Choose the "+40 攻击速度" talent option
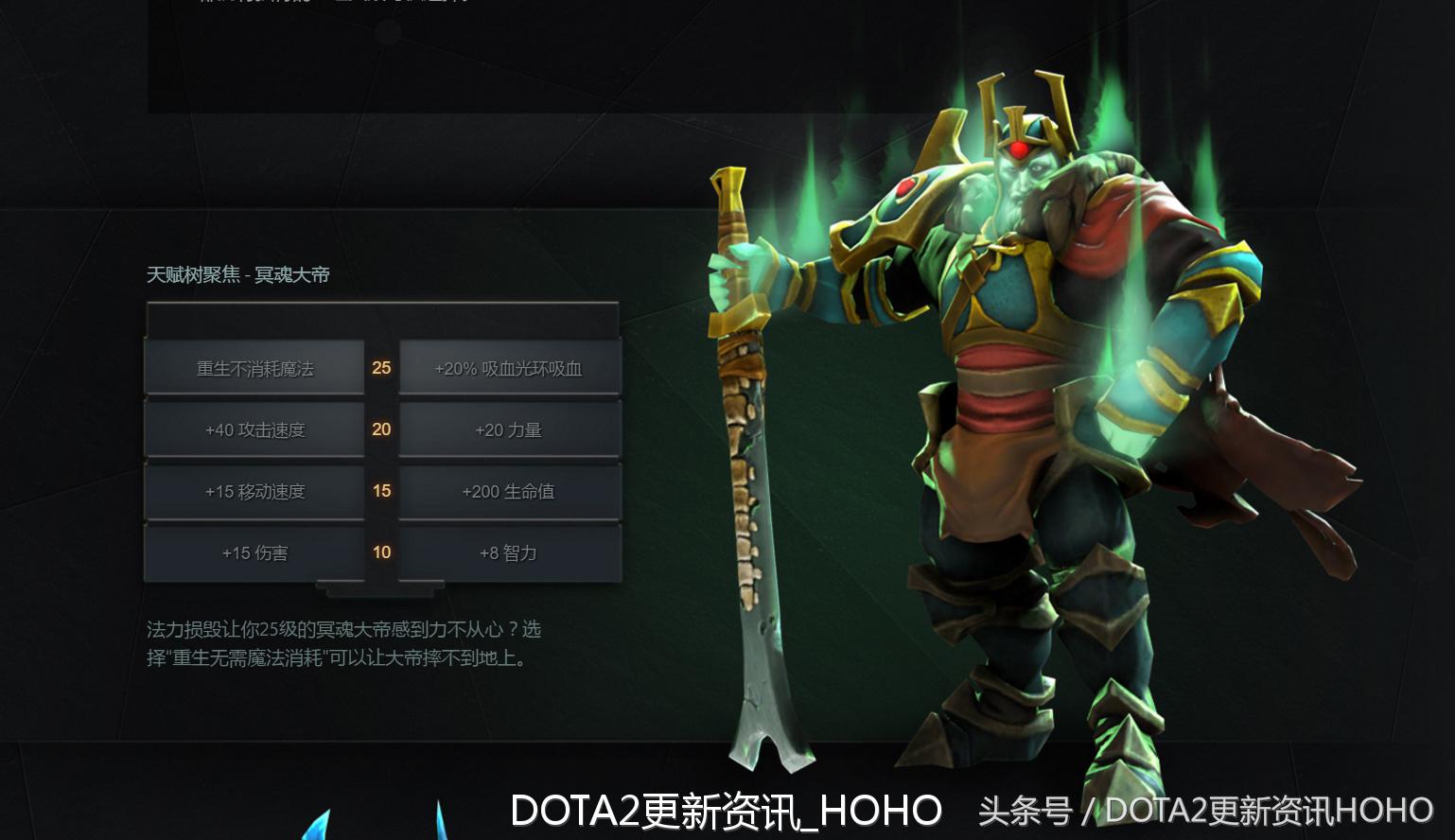 [255, 429]
